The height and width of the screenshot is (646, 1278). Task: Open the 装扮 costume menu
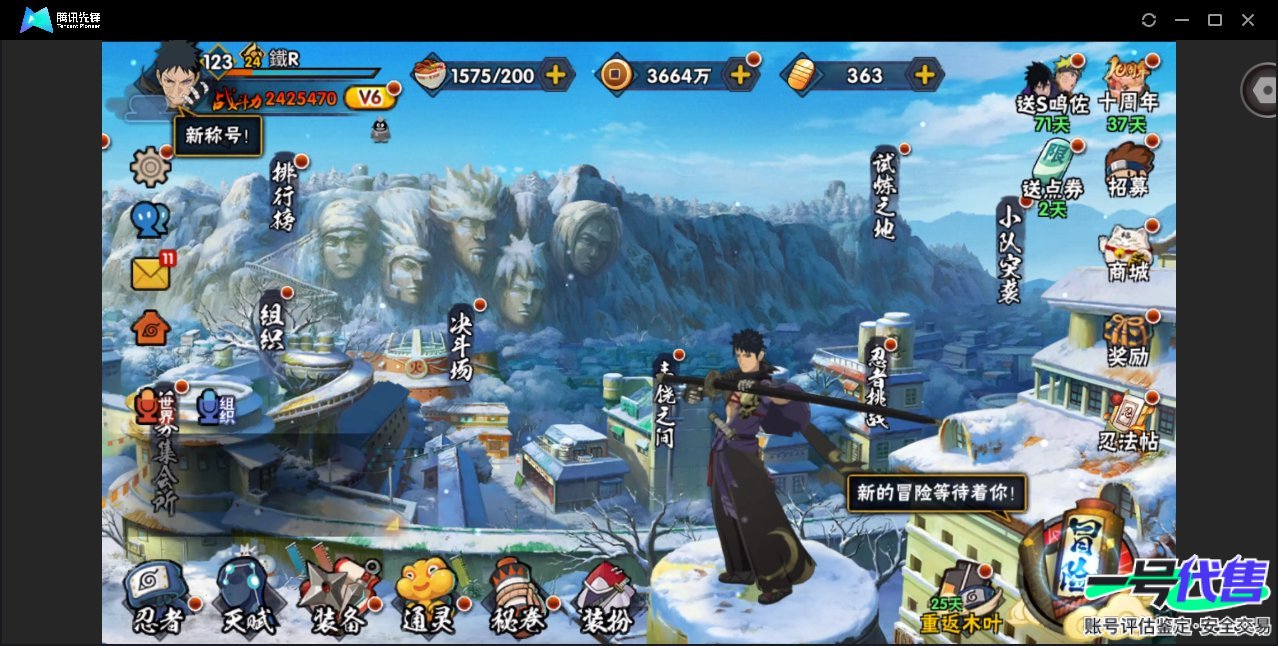[607, 598]
